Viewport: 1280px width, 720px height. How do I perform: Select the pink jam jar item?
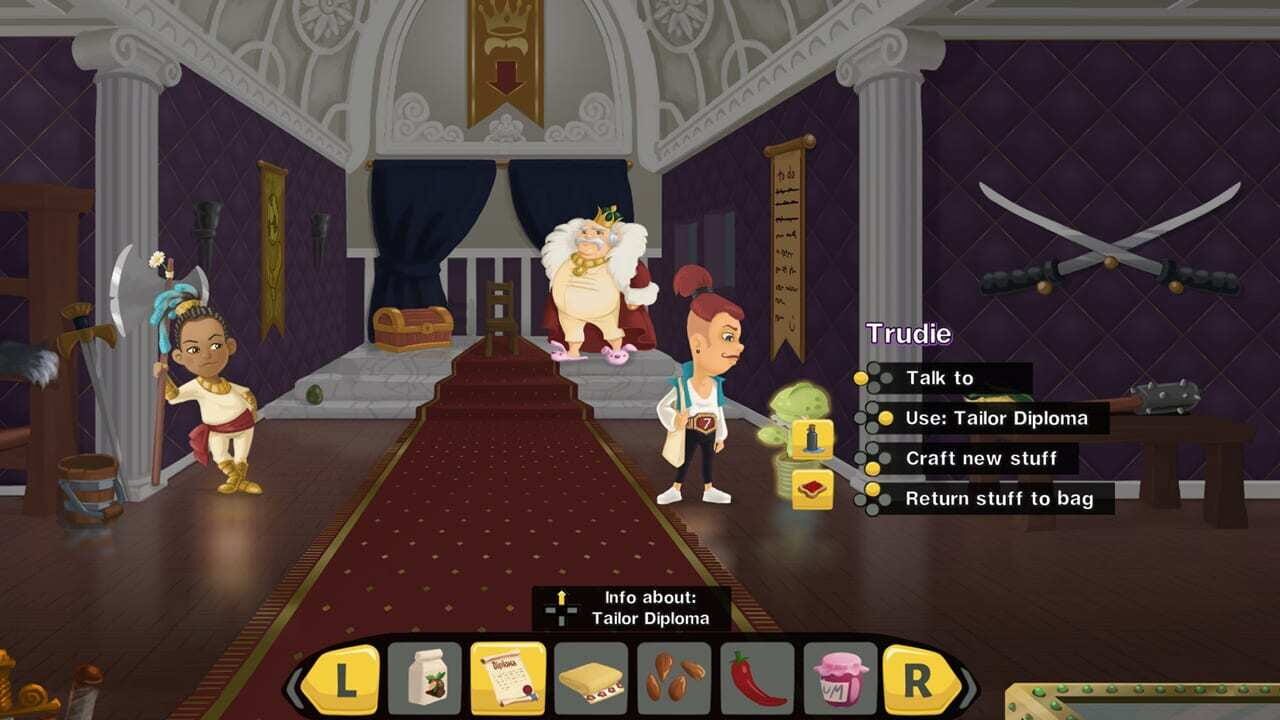click(840, 679)
